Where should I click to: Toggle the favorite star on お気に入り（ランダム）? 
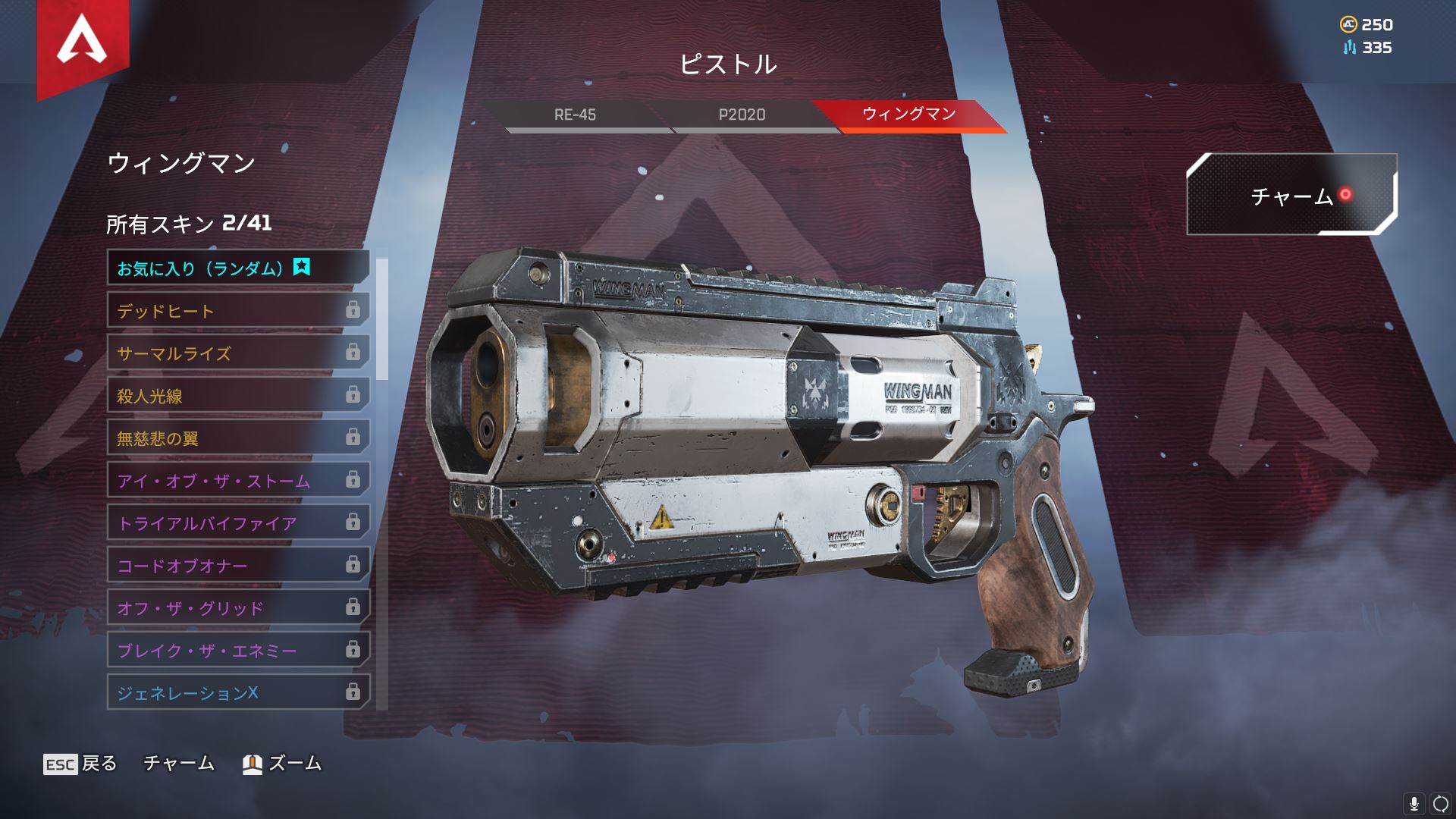(x=302, y=267)
